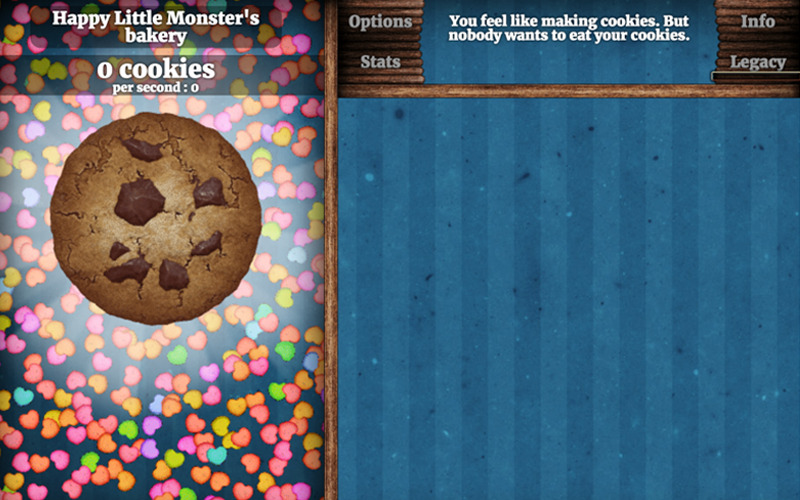This screenshot has width=800, height=500.
Task: Click the big chocolate chip cookie
Action: tap(155, 217)
